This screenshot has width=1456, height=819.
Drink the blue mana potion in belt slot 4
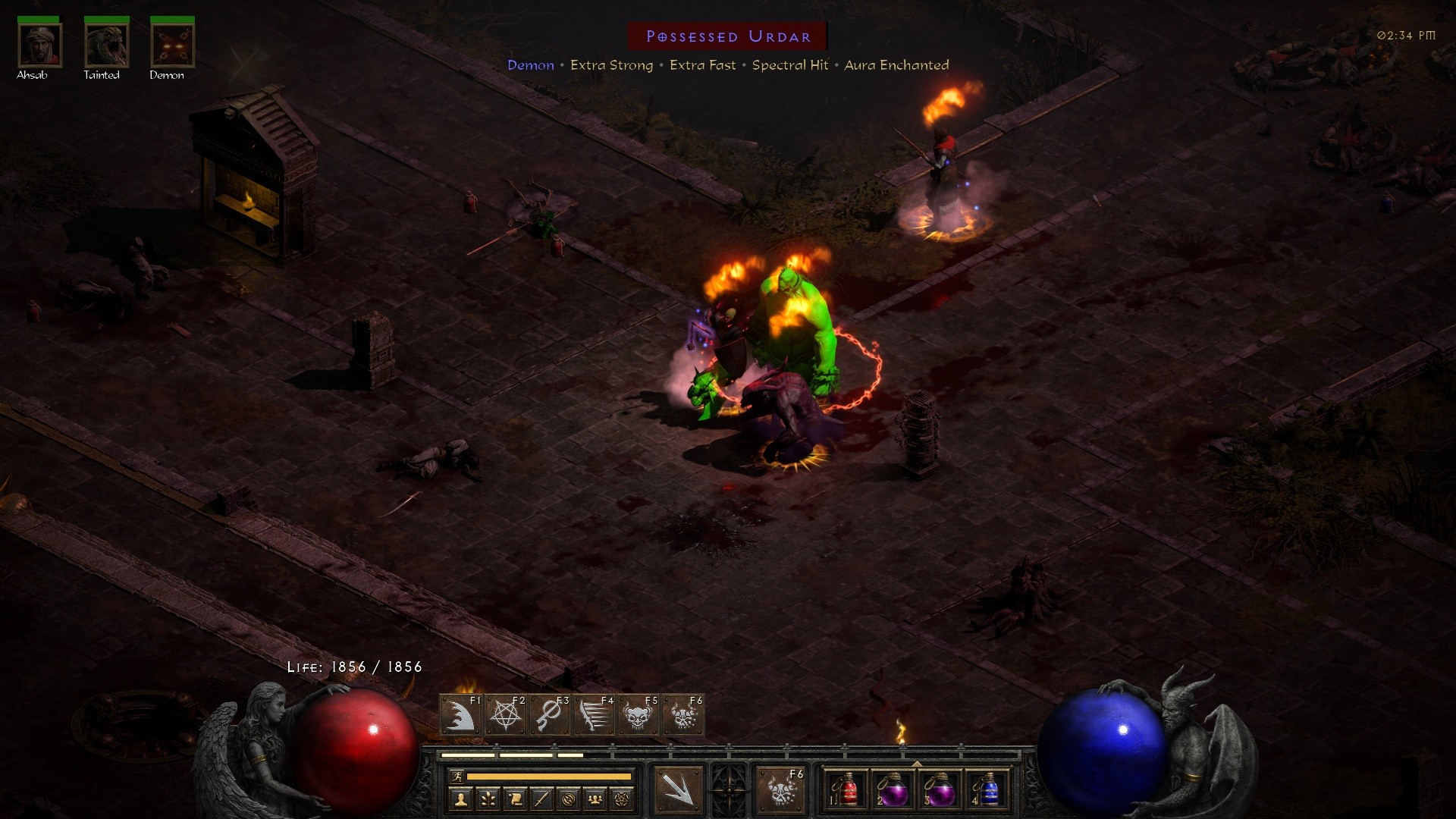(x=990, y=791)
